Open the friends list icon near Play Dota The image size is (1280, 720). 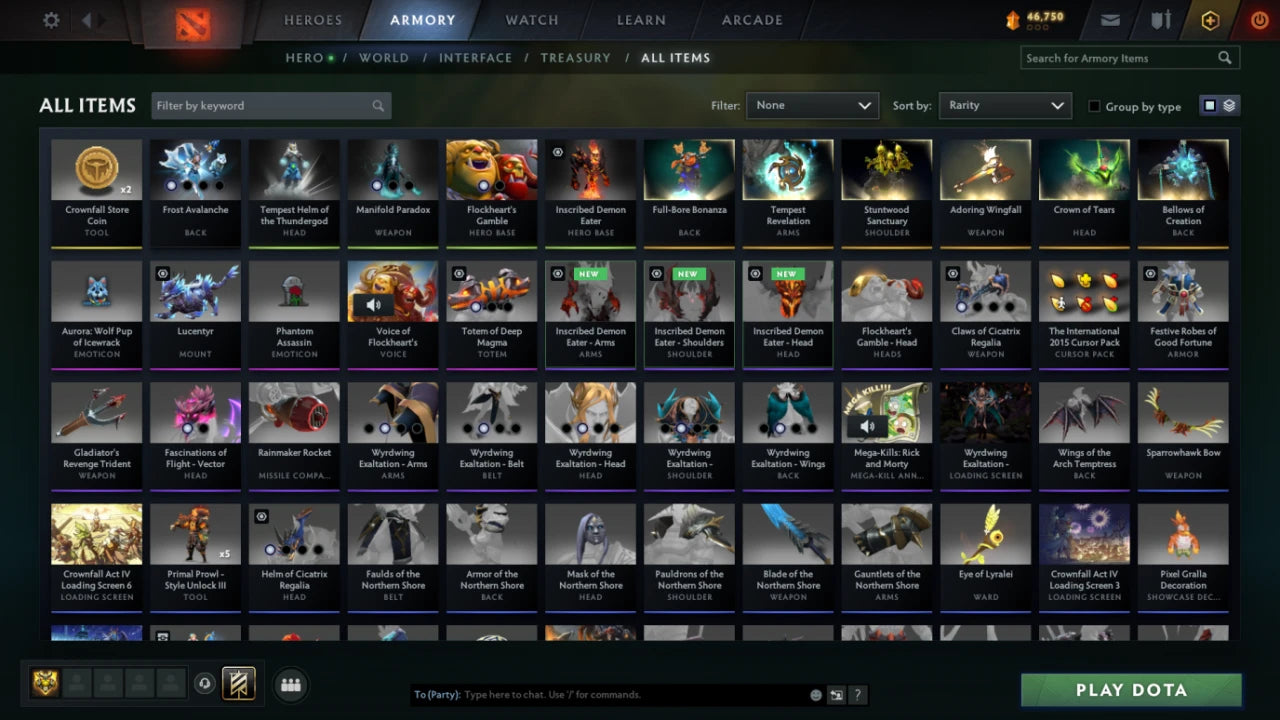click(x=289, y=684)
